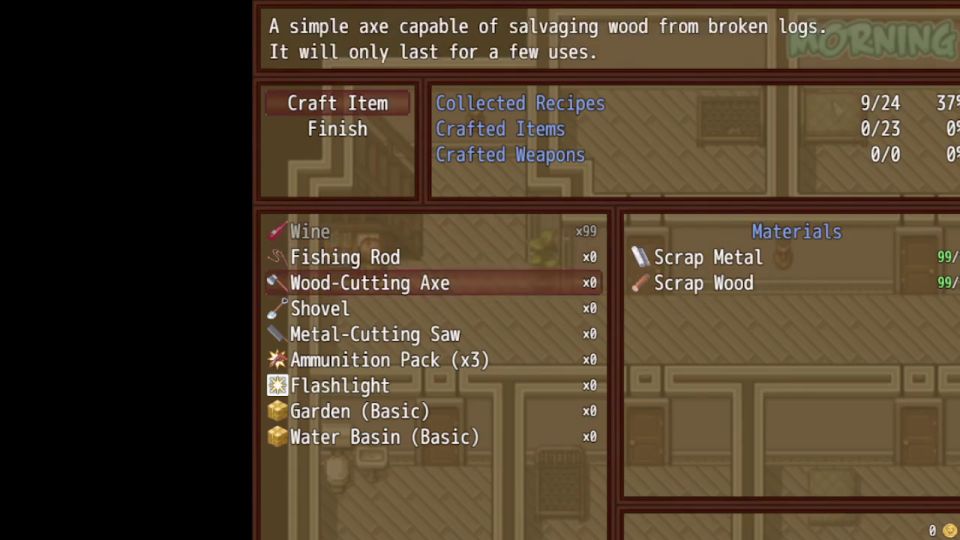960x540 pixels.
Task: Choose the Finish option
Action: (337, 129)
